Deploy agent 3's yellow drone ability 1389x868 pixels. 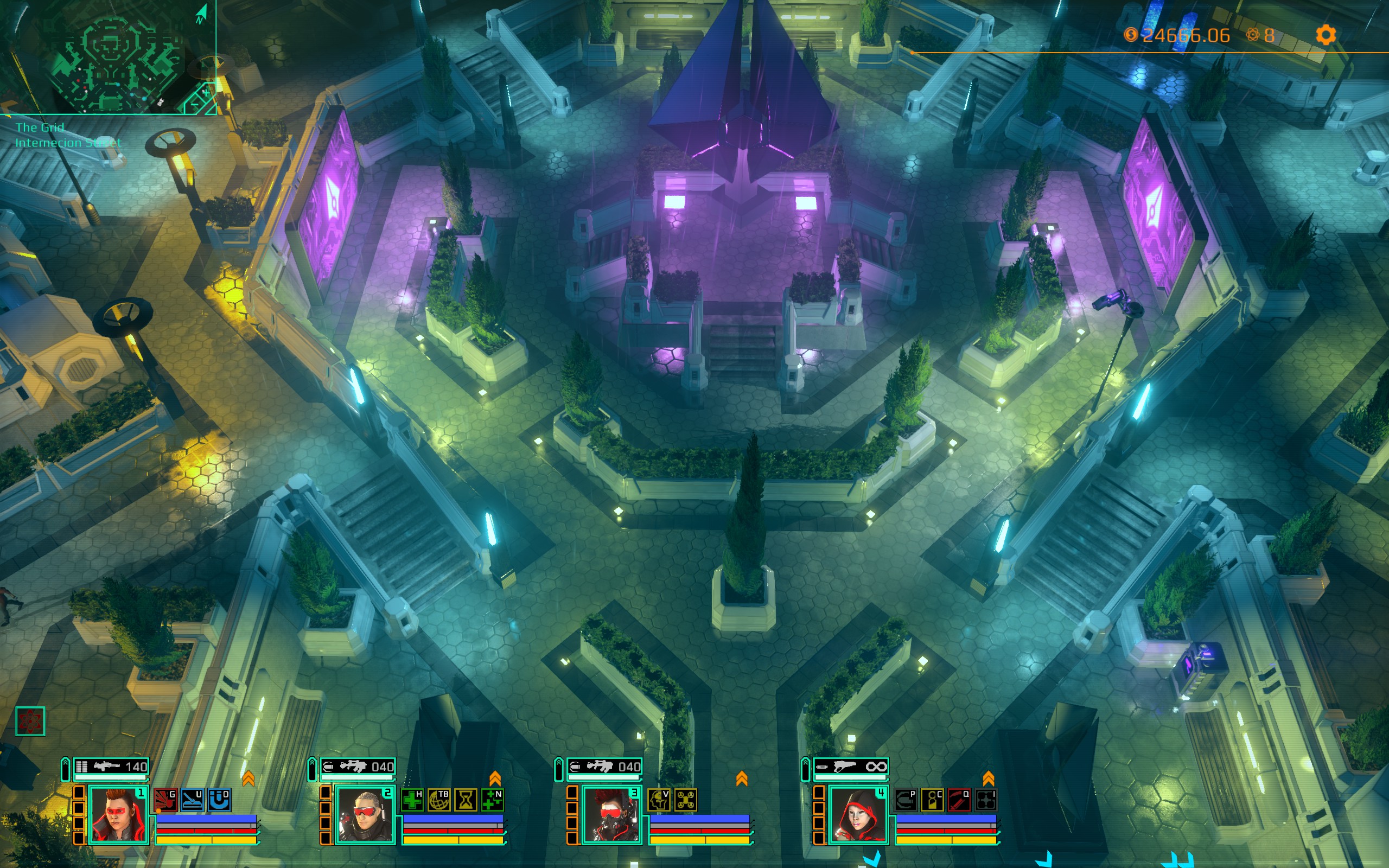pyautogui.click(x=685, y=800)
